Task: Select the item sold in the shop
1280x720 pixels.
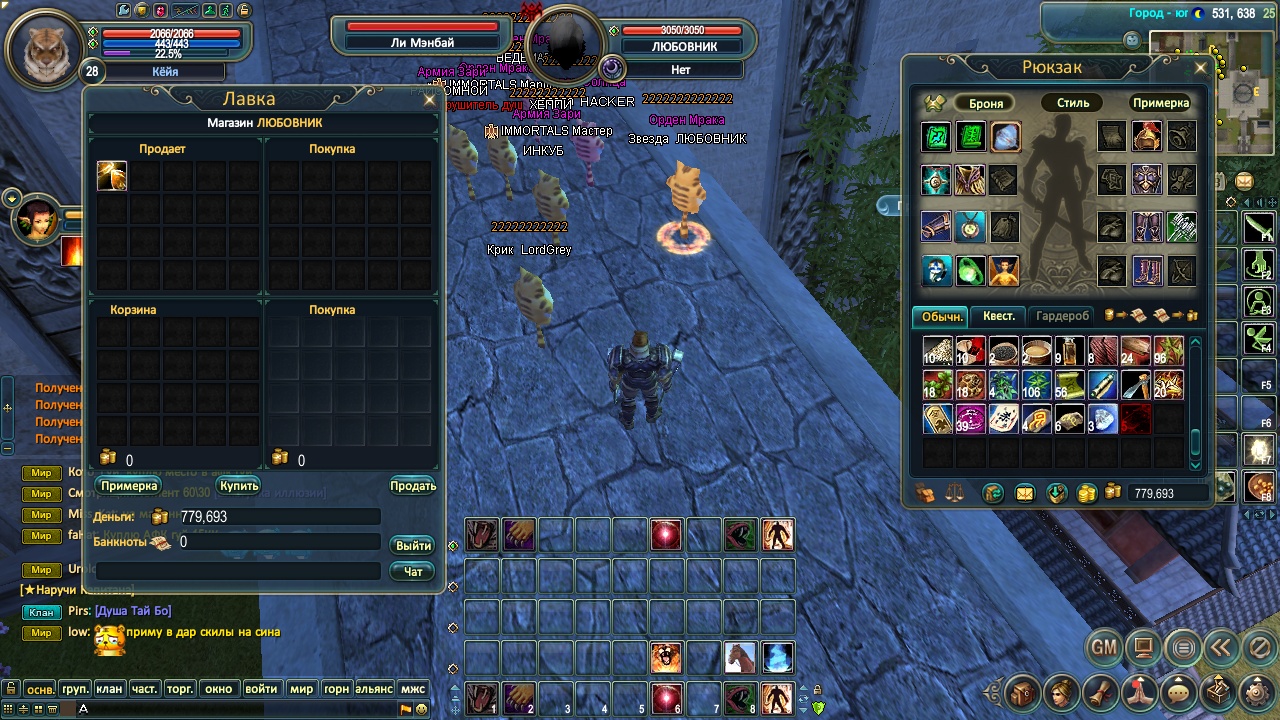Action: pos(112,176)
